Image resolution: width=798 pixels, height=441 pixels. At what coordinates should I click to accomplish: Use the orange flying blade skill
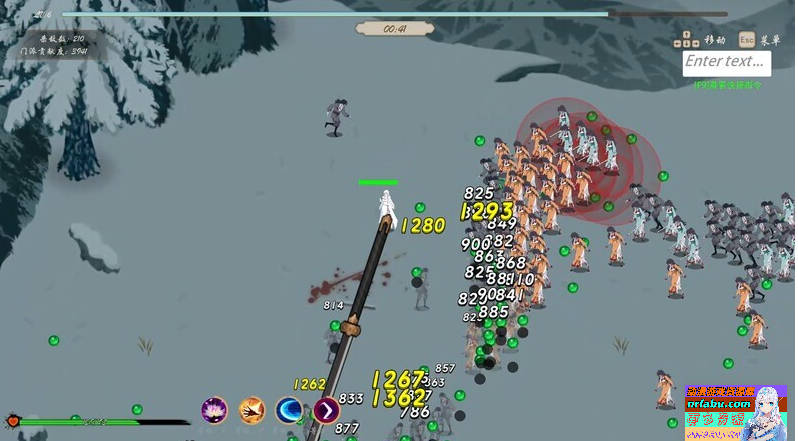click(252, 410)
